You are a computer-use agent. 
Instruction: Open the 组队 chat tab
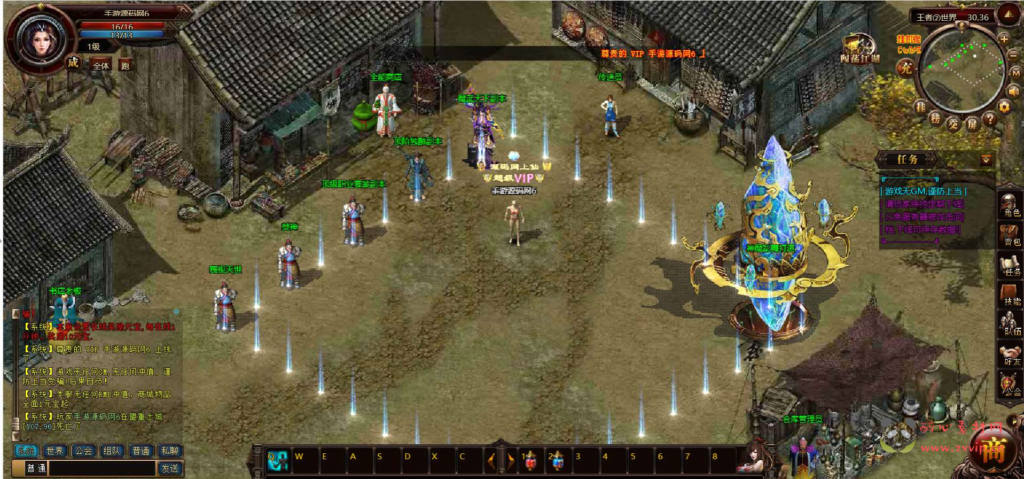pos(113,450)
